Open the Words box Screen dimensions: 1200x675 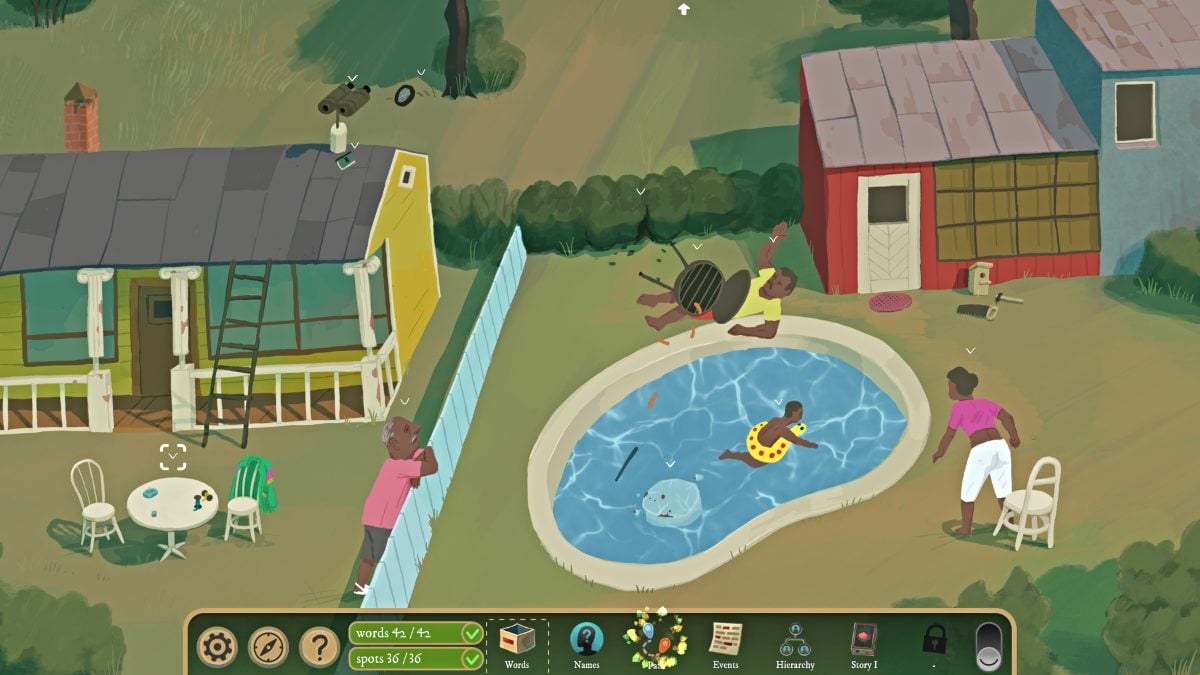pos(517,645)
